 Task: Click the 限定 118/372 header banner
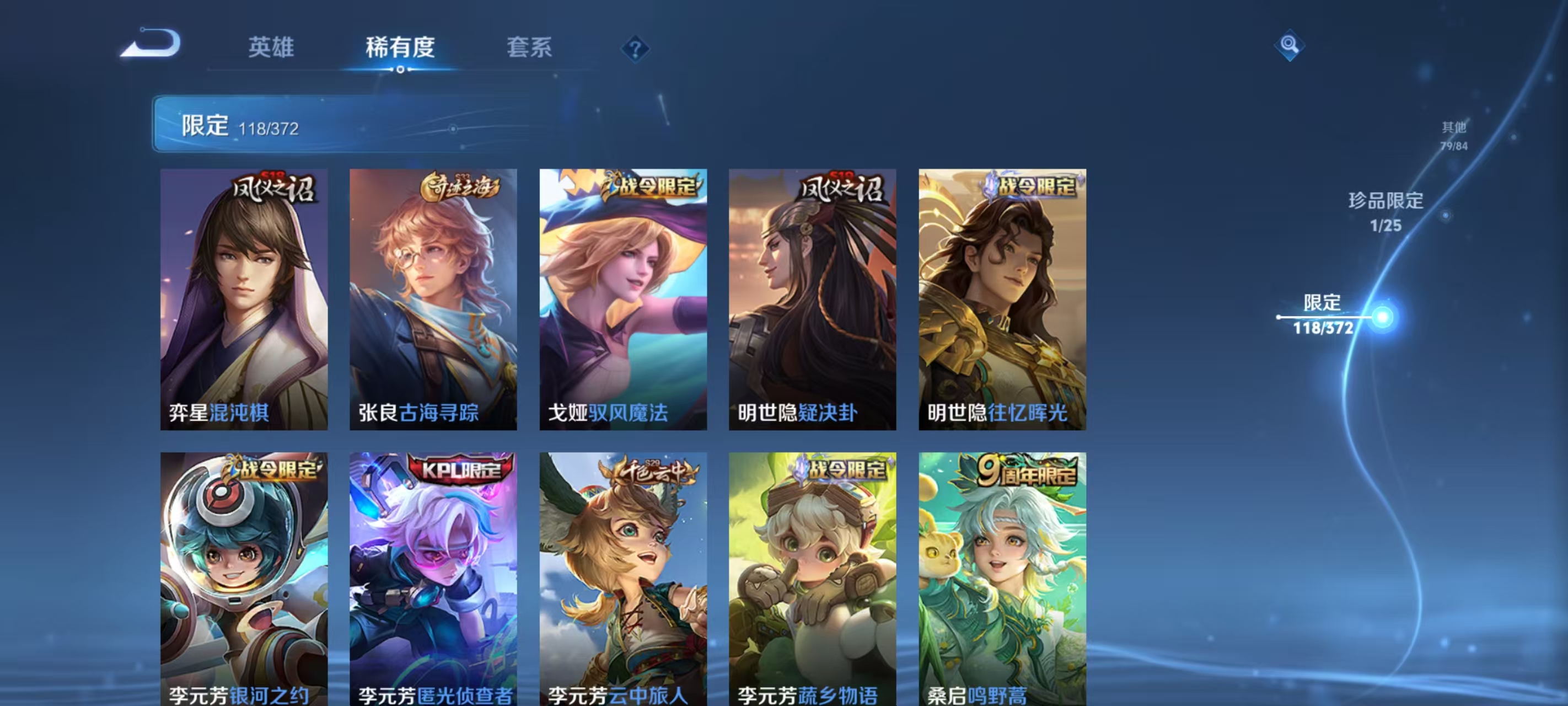pos(316,126)
